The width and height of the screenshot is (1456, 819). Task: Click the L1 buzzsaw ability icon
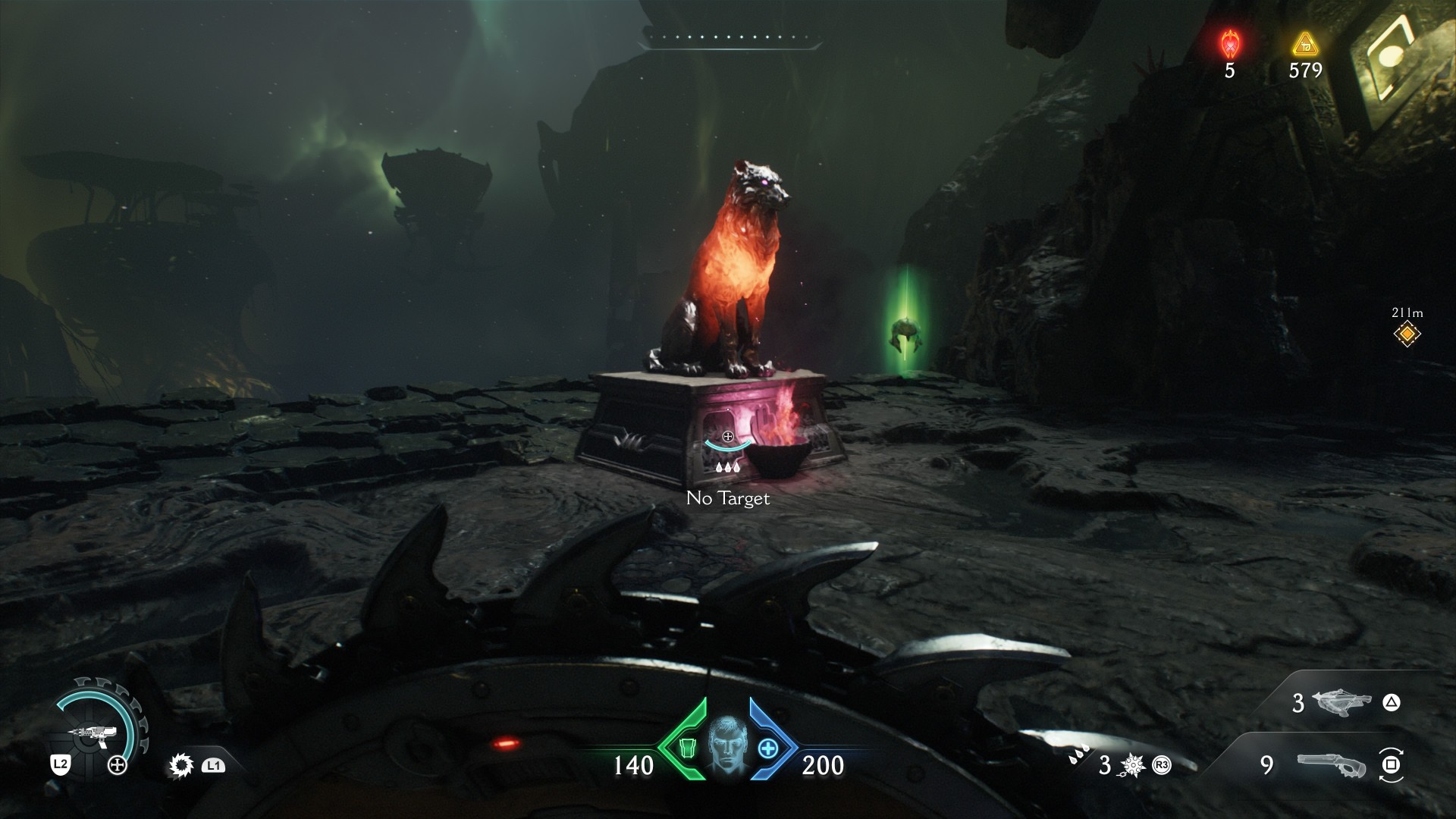click(x=181, y=765)
